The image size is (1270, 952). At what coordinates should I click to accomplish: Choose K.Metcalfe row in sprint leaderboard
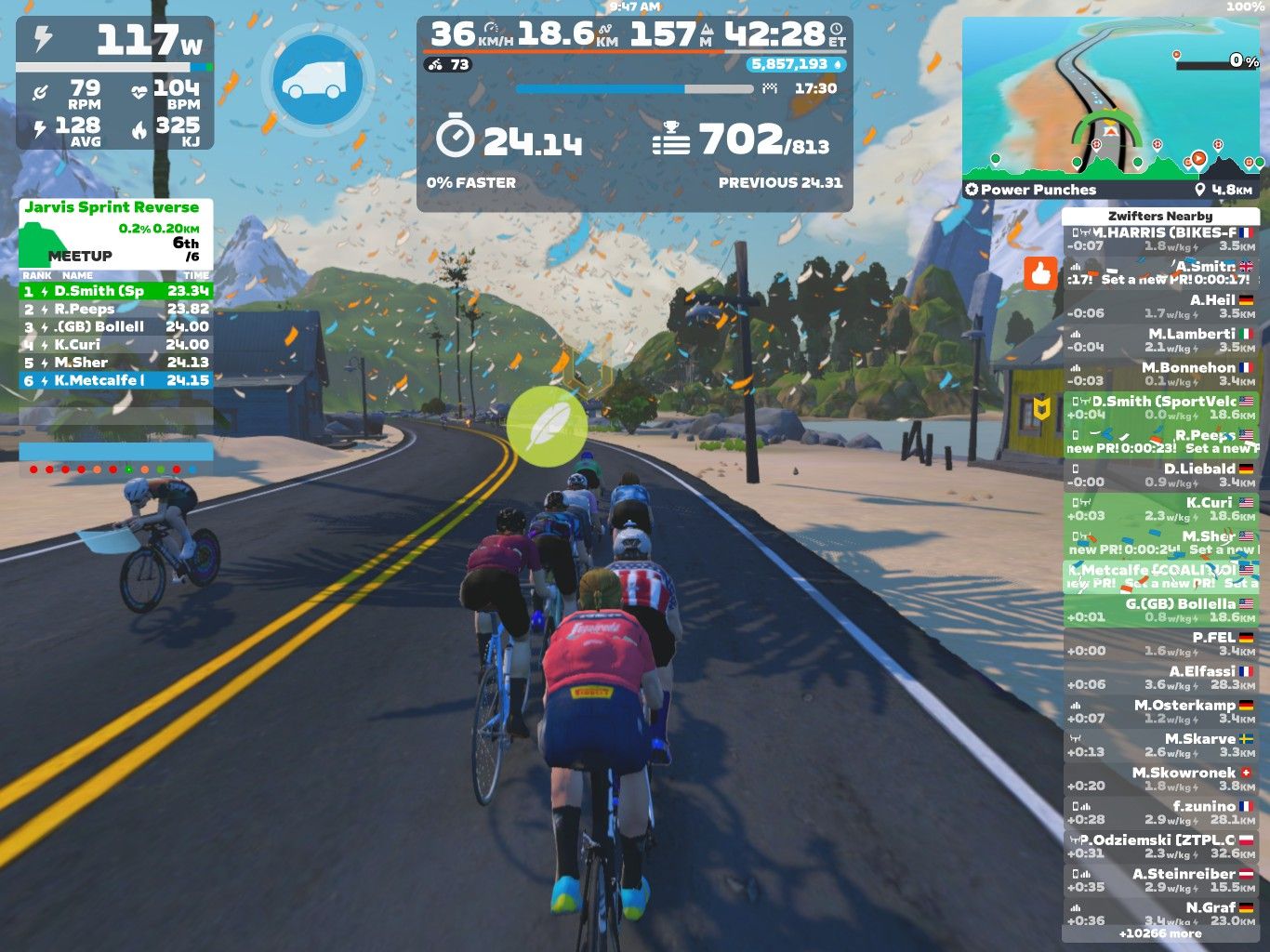(x=116, y=380)
